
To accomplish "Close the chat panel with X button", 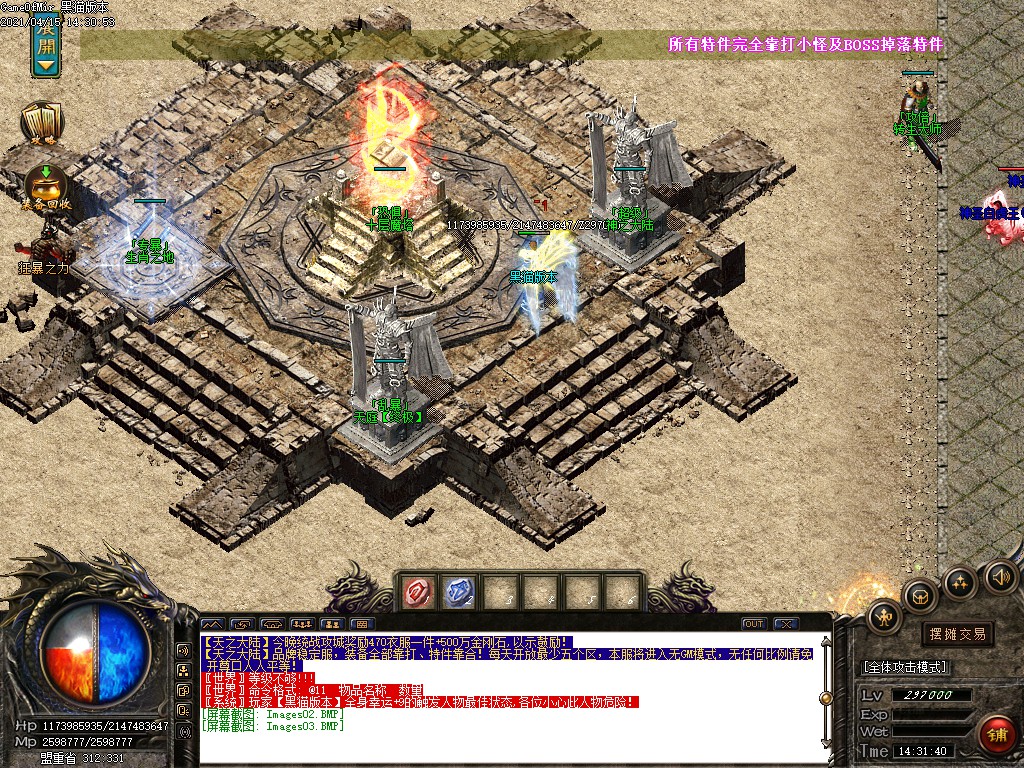I will tap(787, 623).
